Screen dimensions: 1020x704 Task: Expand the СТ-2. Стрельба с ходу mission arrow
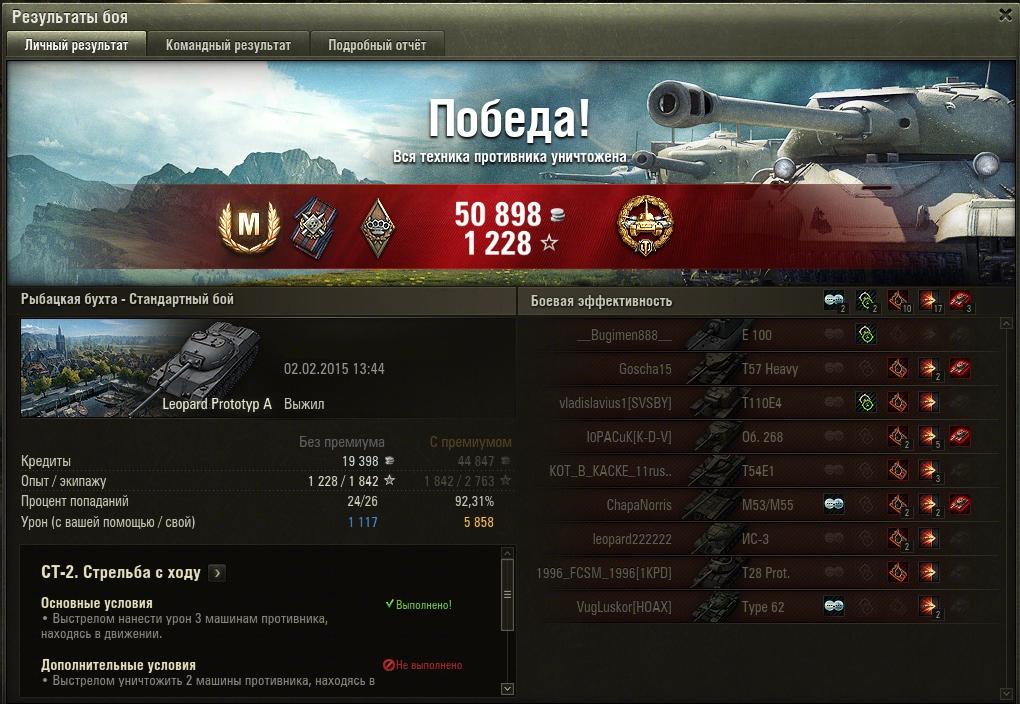(x=217, y=573)
